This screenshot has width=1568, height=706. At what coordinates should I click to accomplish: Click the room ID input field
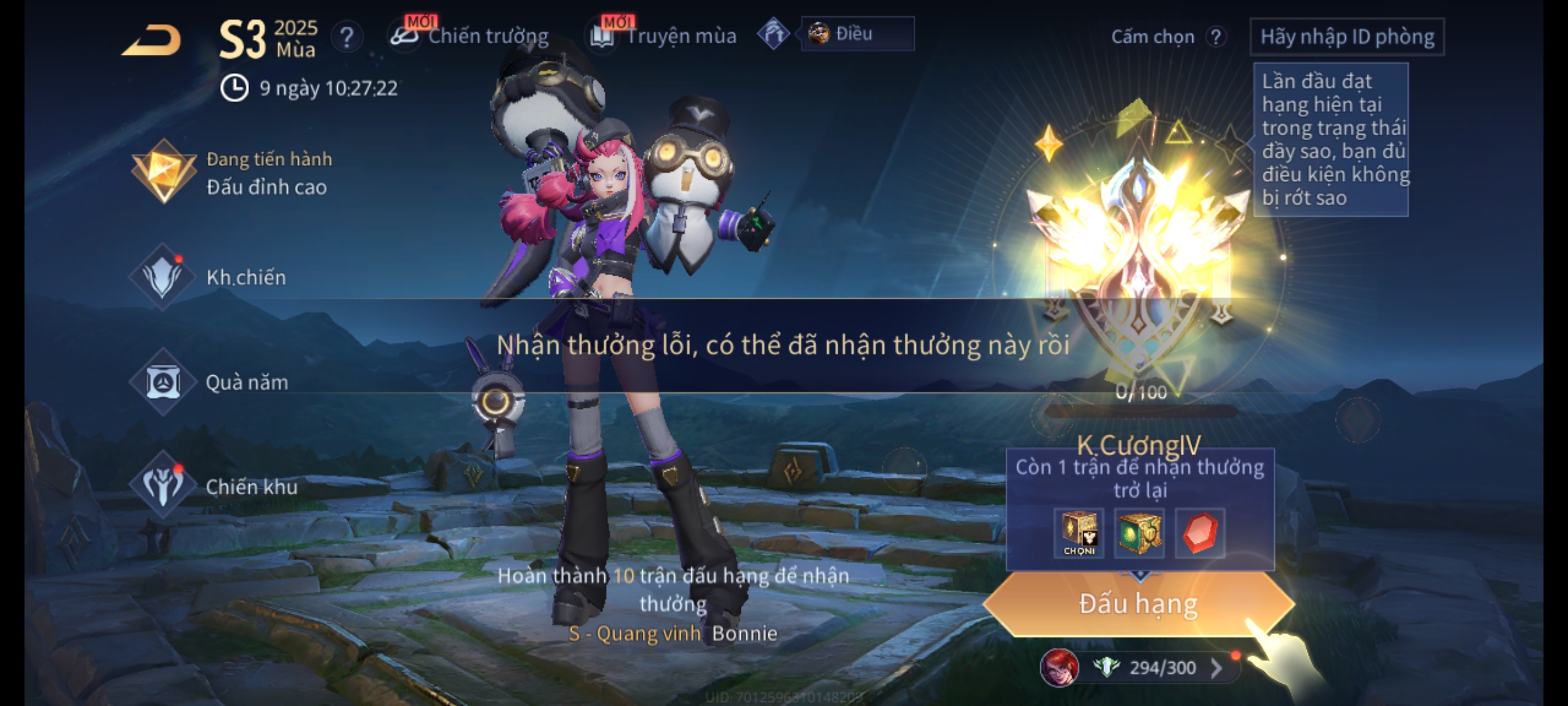[1347, 37]
